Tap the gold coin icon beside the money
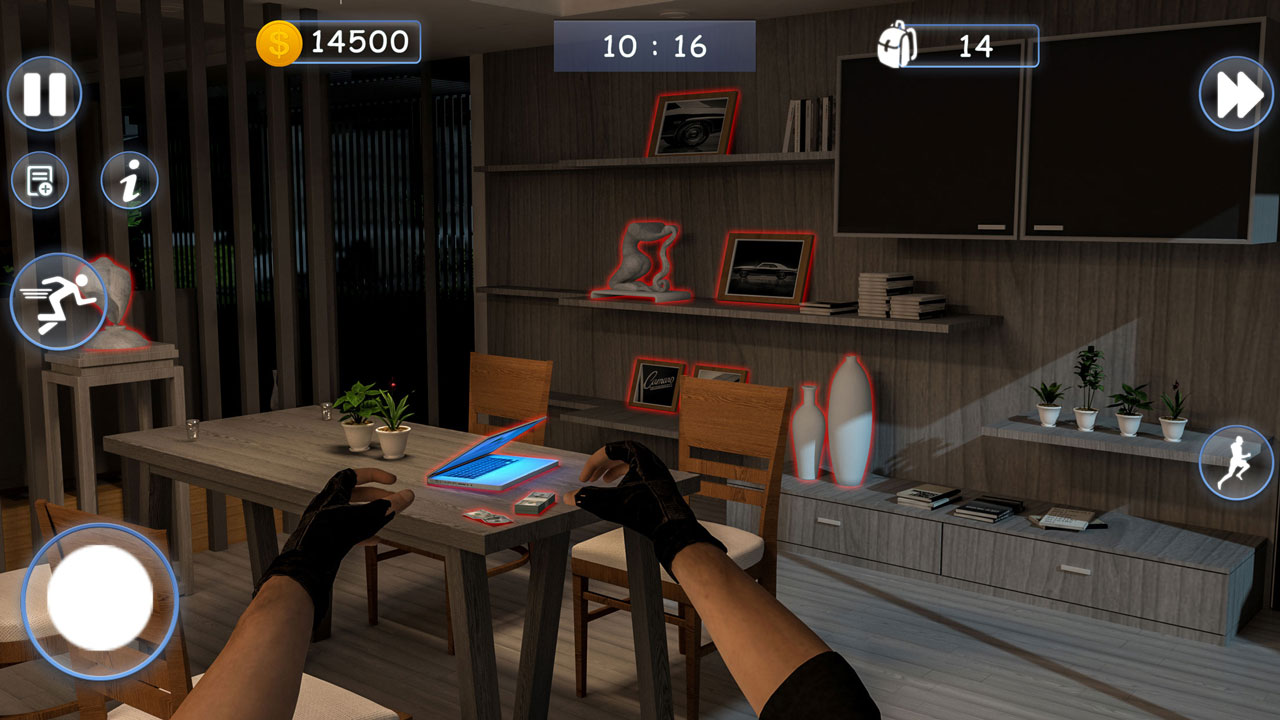 278,42
